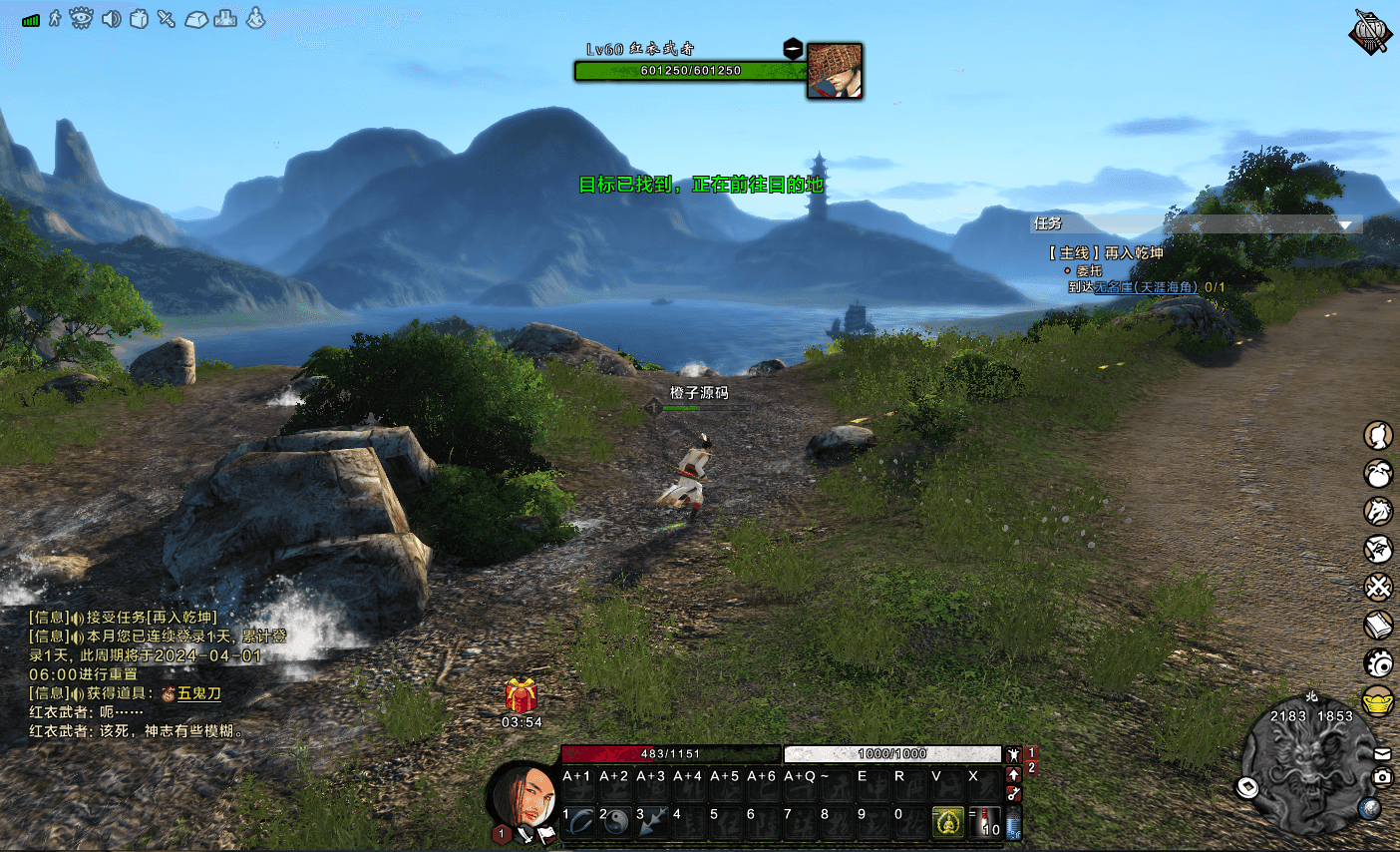Open the ranking podium icon
The height and width of the screenshot is (852, 1400).
click(x=225, y=18)
